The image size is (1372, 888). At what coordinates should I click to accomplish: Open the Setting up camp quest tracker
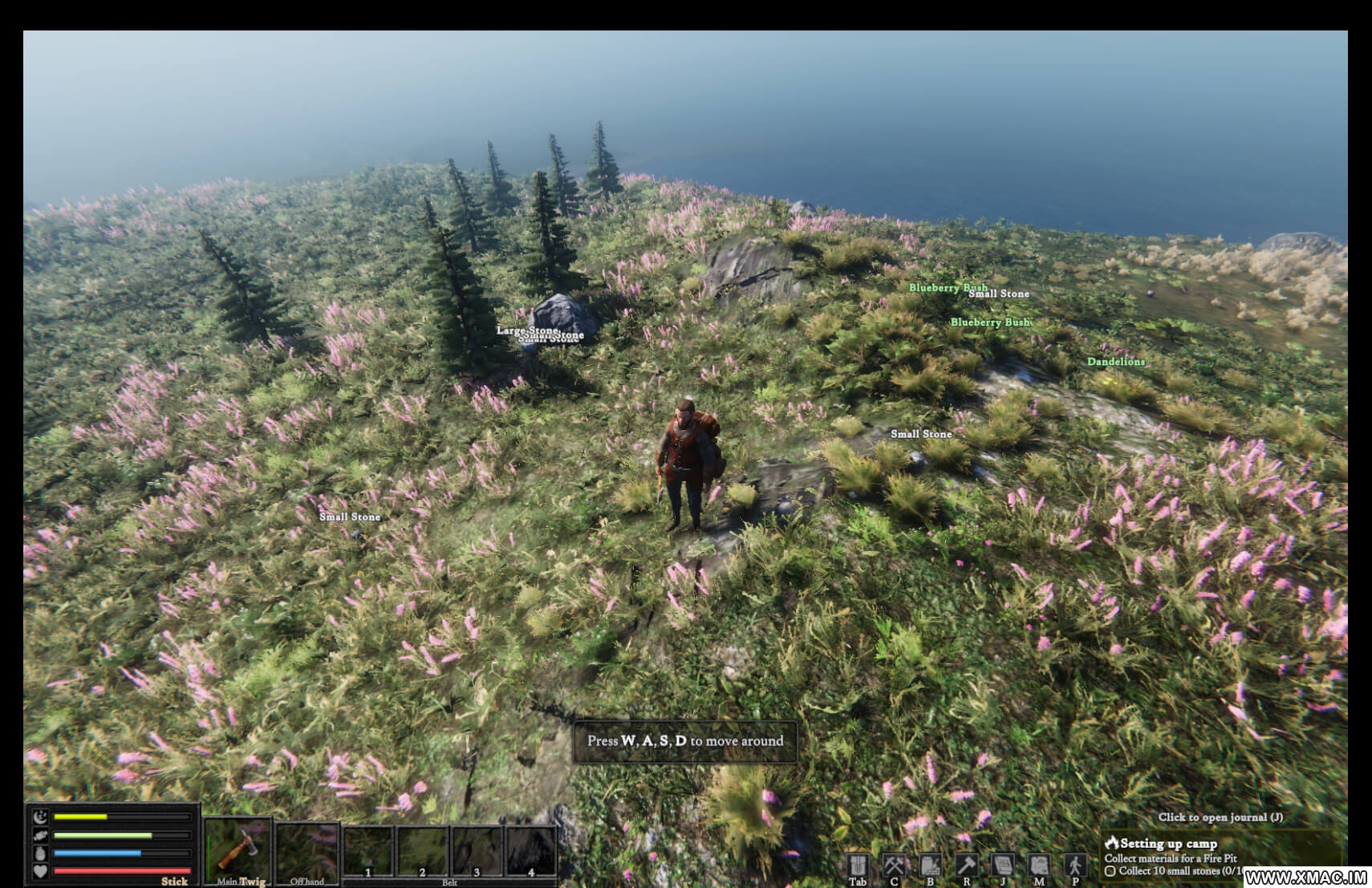(x=1168, y=843)
